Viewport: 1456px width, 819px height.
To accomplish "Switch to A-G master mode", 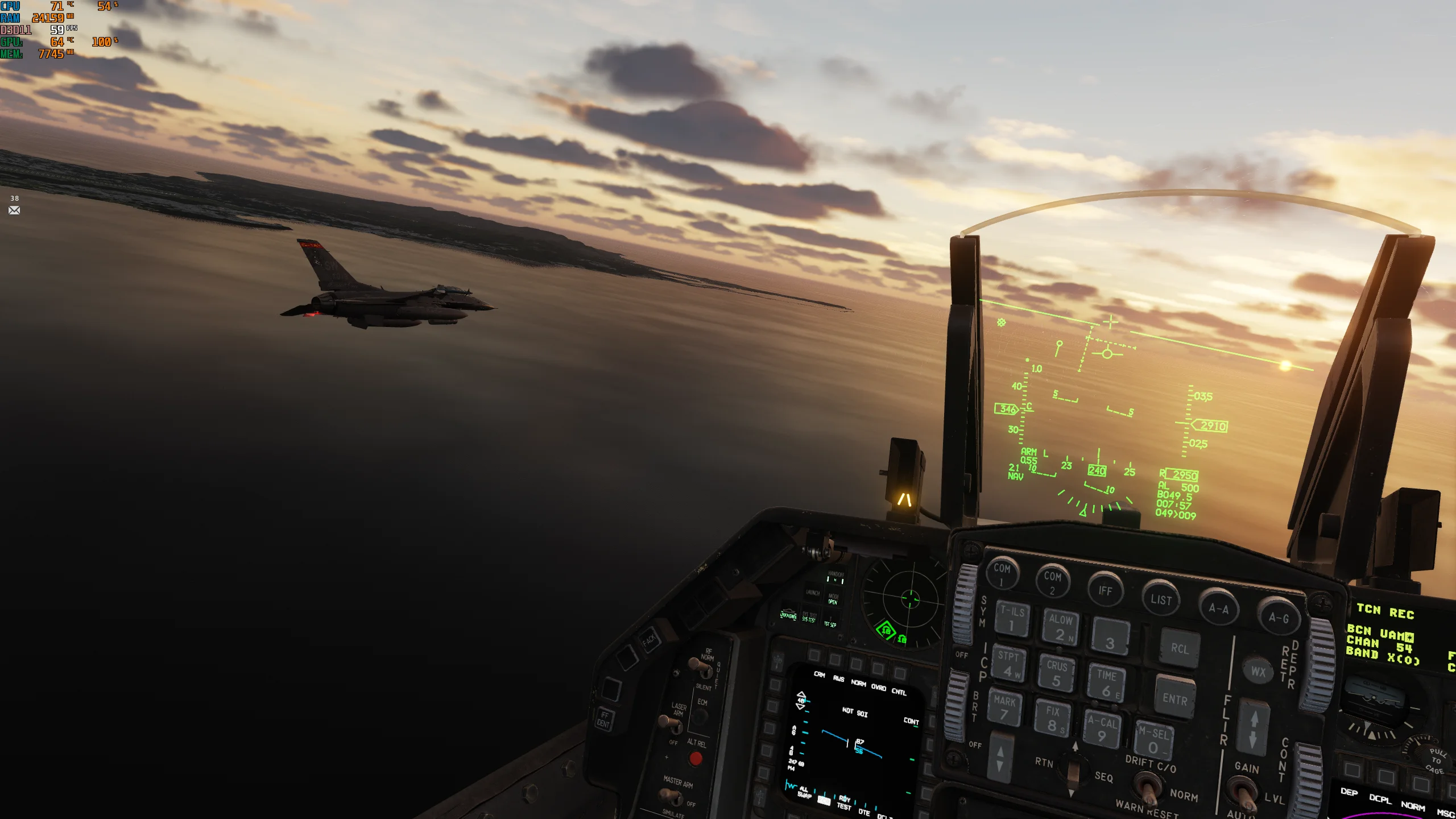I will tap(1279, 618).
